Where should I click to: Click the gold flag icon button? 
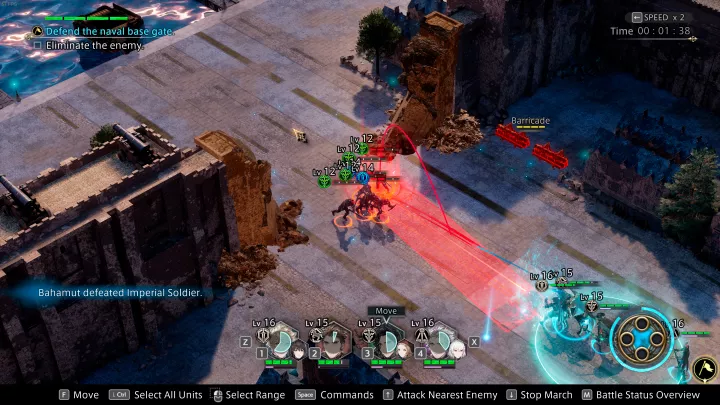click(x=703, y=370)
